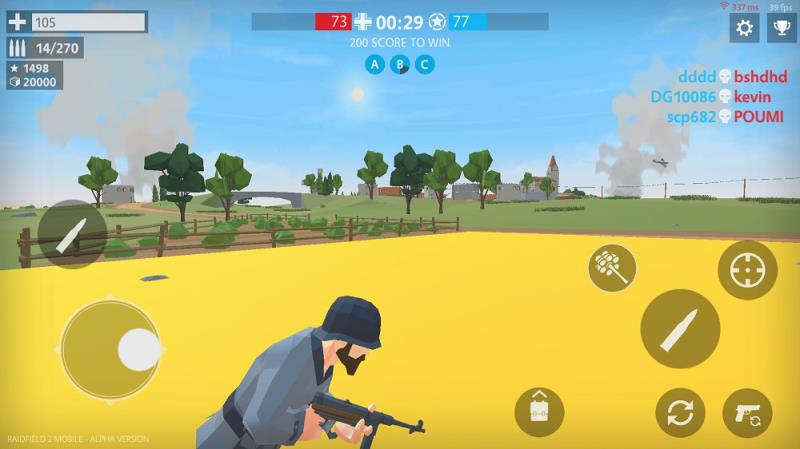
Task: Switch weapon using the pistol icon
Action: pyautogui.click(x=747, y=413)
